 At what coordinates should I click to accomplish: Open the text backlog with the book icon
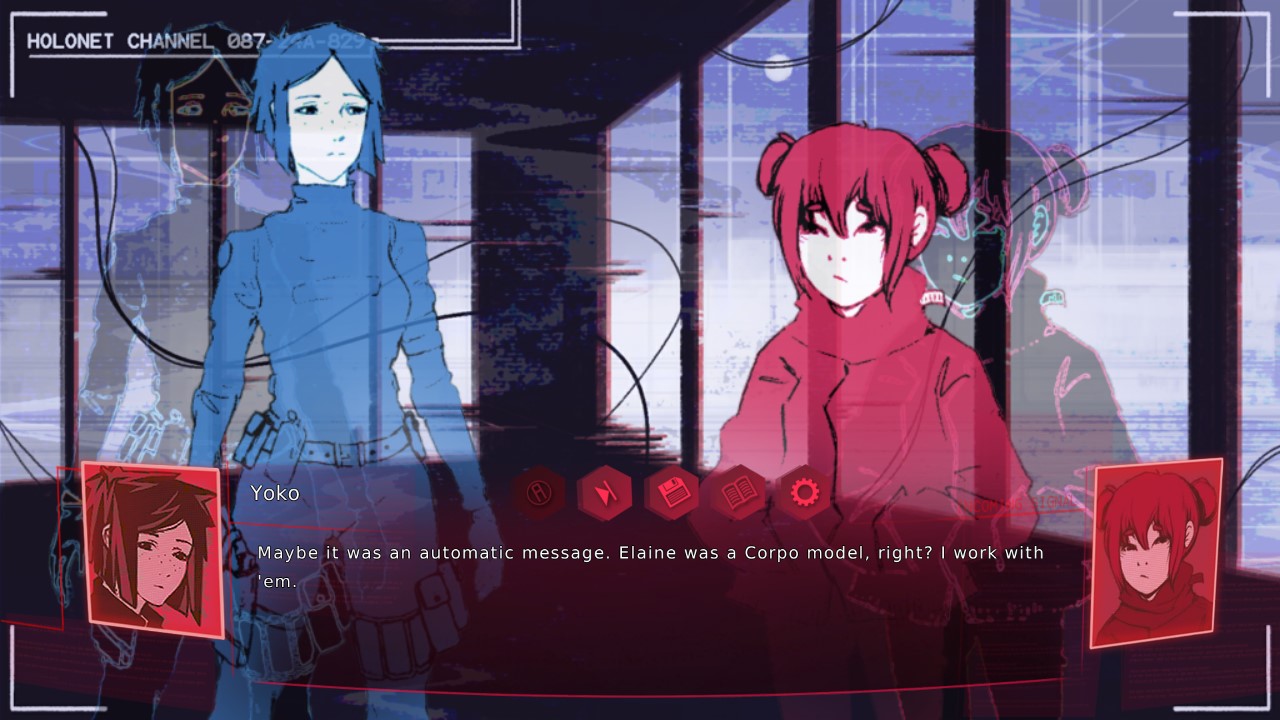tap(741, 492)
